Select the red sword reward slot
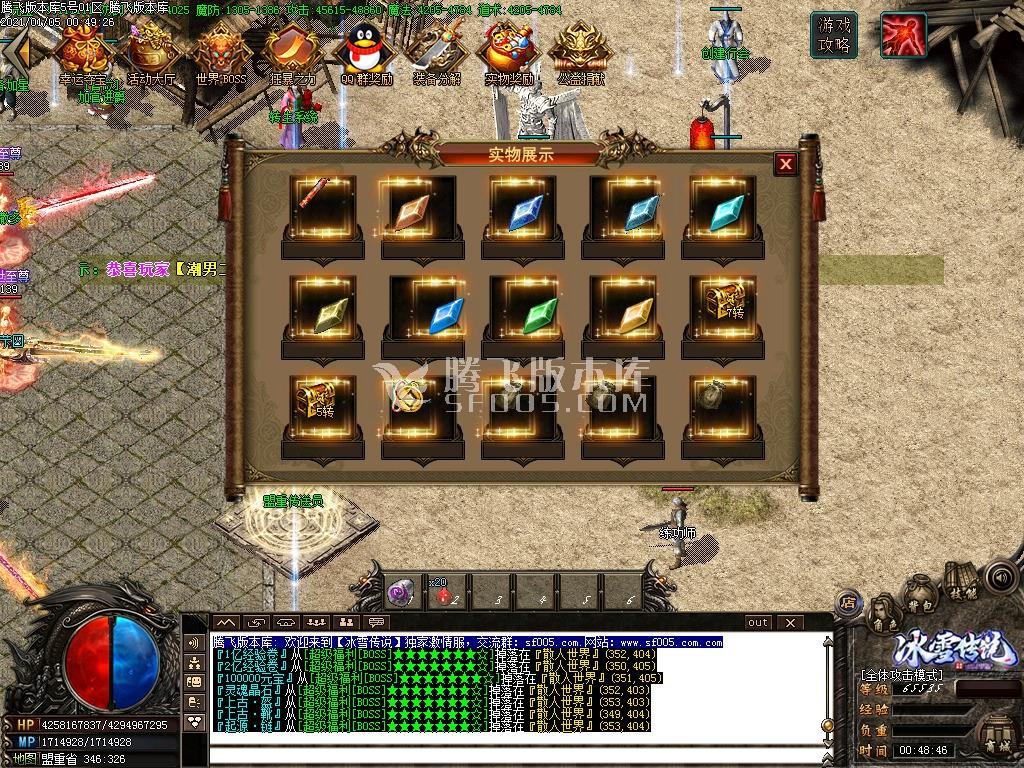Viewport: 1024px width, 768px height. tap(322, 206)
